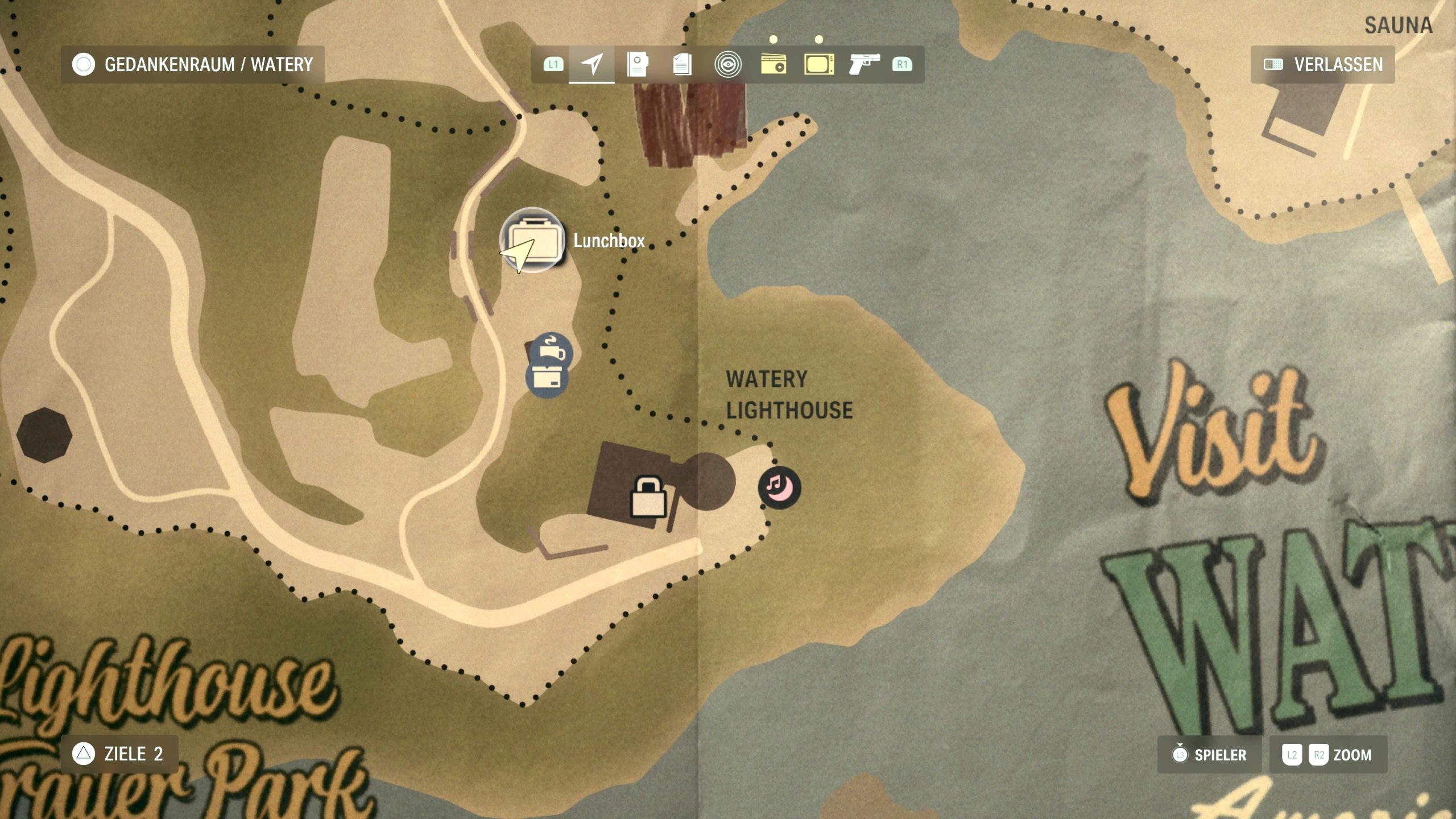The width and height of the screenshot is (1456, 819).
Task: Select the map tab with arrow icon
Action: 591,64
